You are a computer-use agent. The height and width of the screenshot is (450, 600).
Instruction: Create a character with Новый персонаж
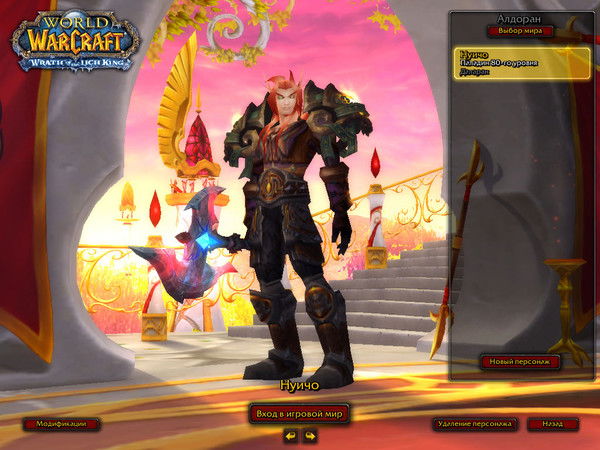click(519, 362)
